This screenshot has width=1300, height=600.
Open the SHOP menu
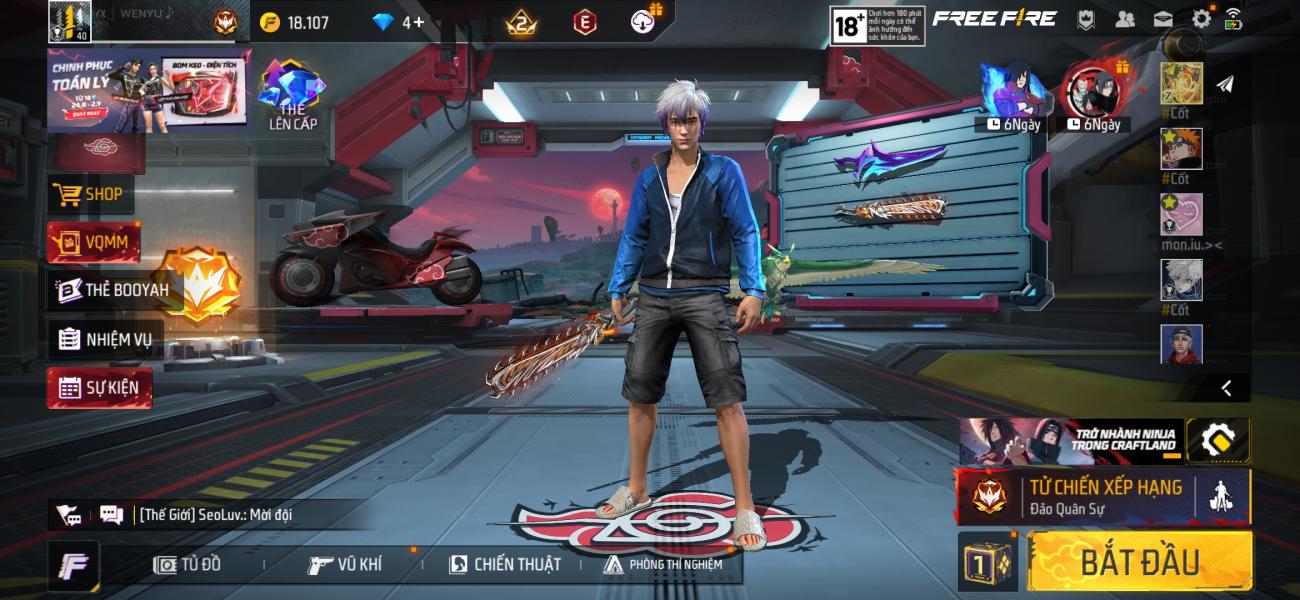click(90, 194)
